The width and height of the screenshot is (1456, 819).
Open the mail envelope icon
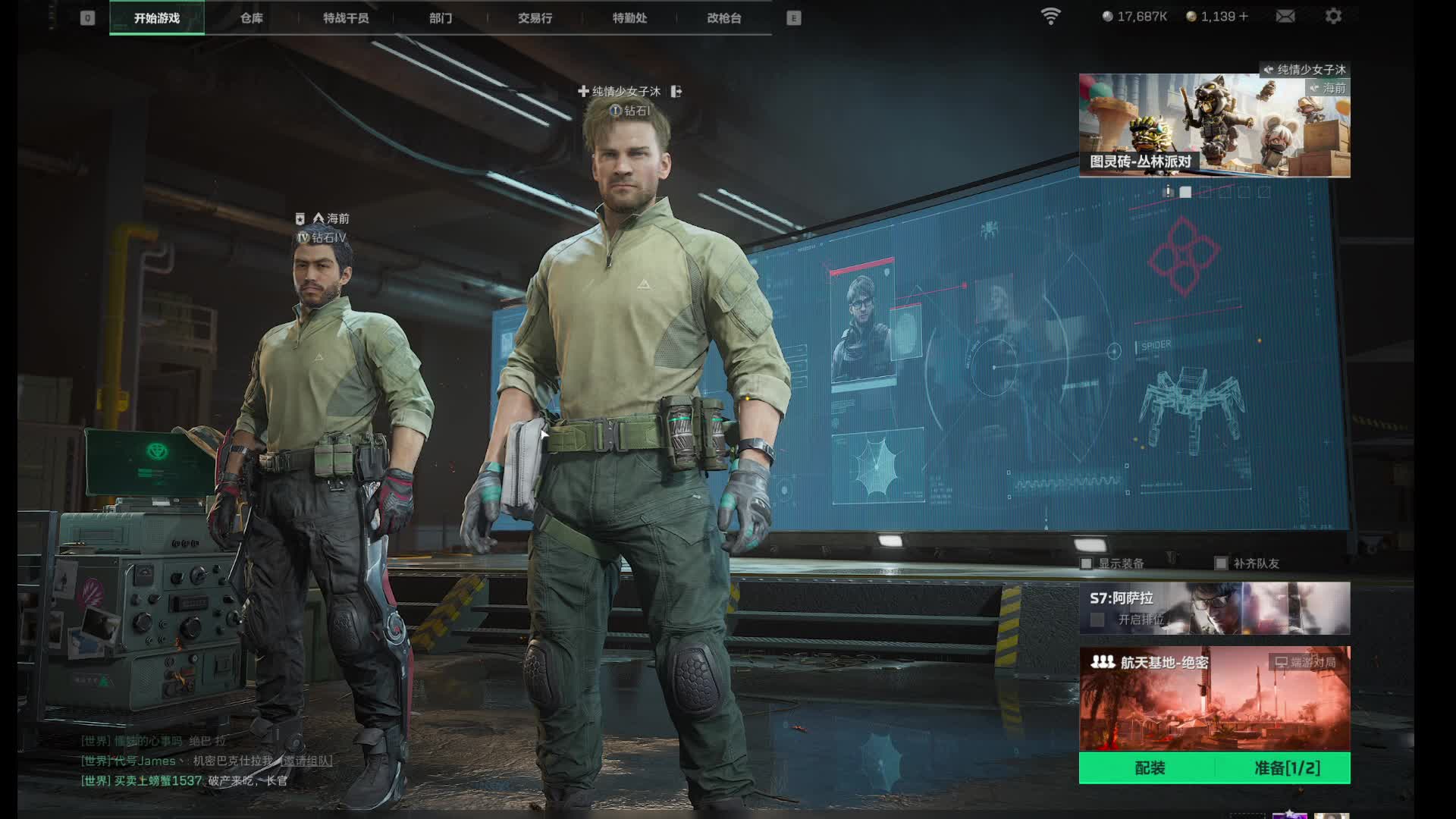pos(1285,16)
